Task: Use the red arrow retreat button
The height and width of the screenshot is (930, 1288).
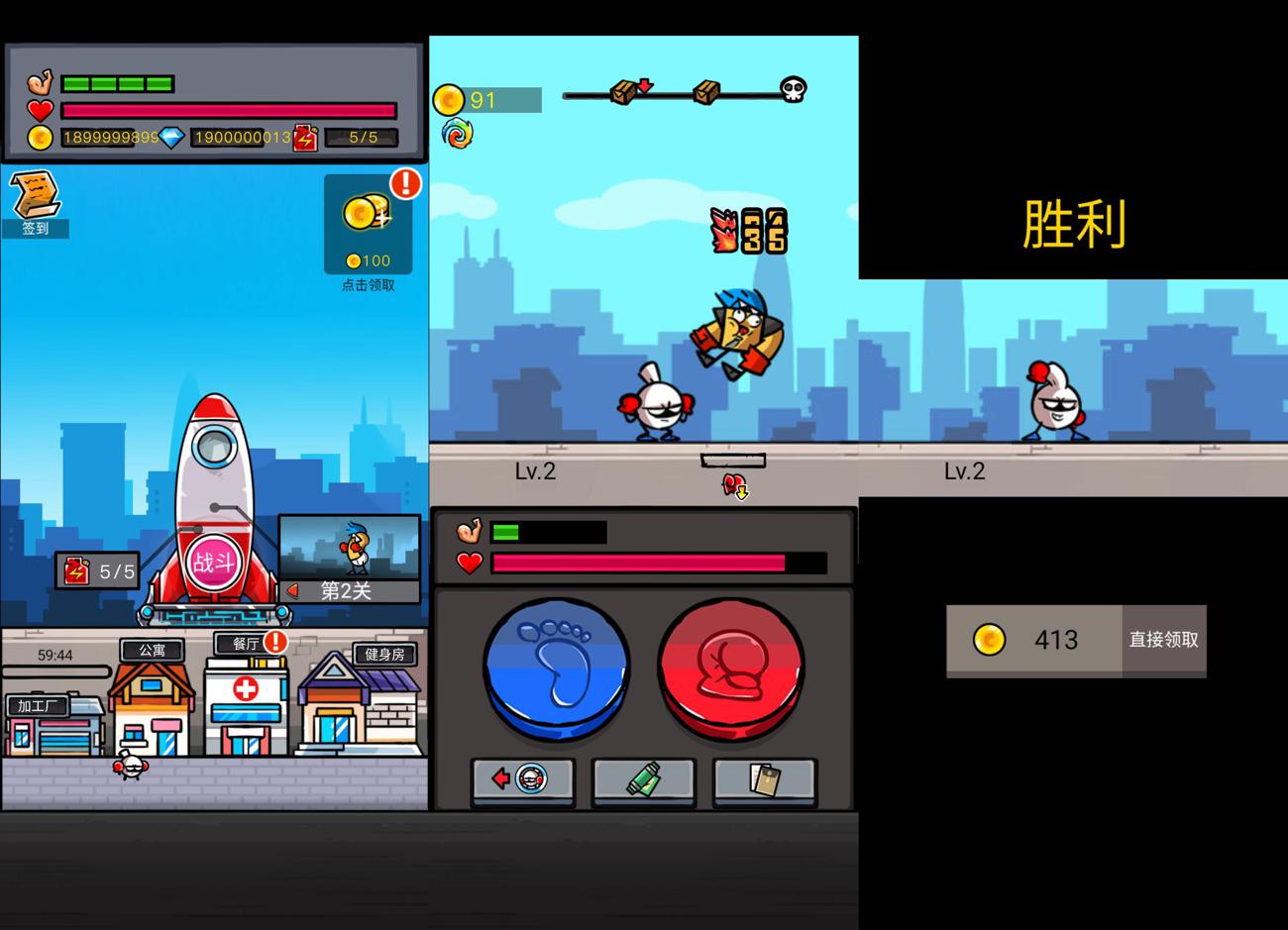Action: click(523, 780)
